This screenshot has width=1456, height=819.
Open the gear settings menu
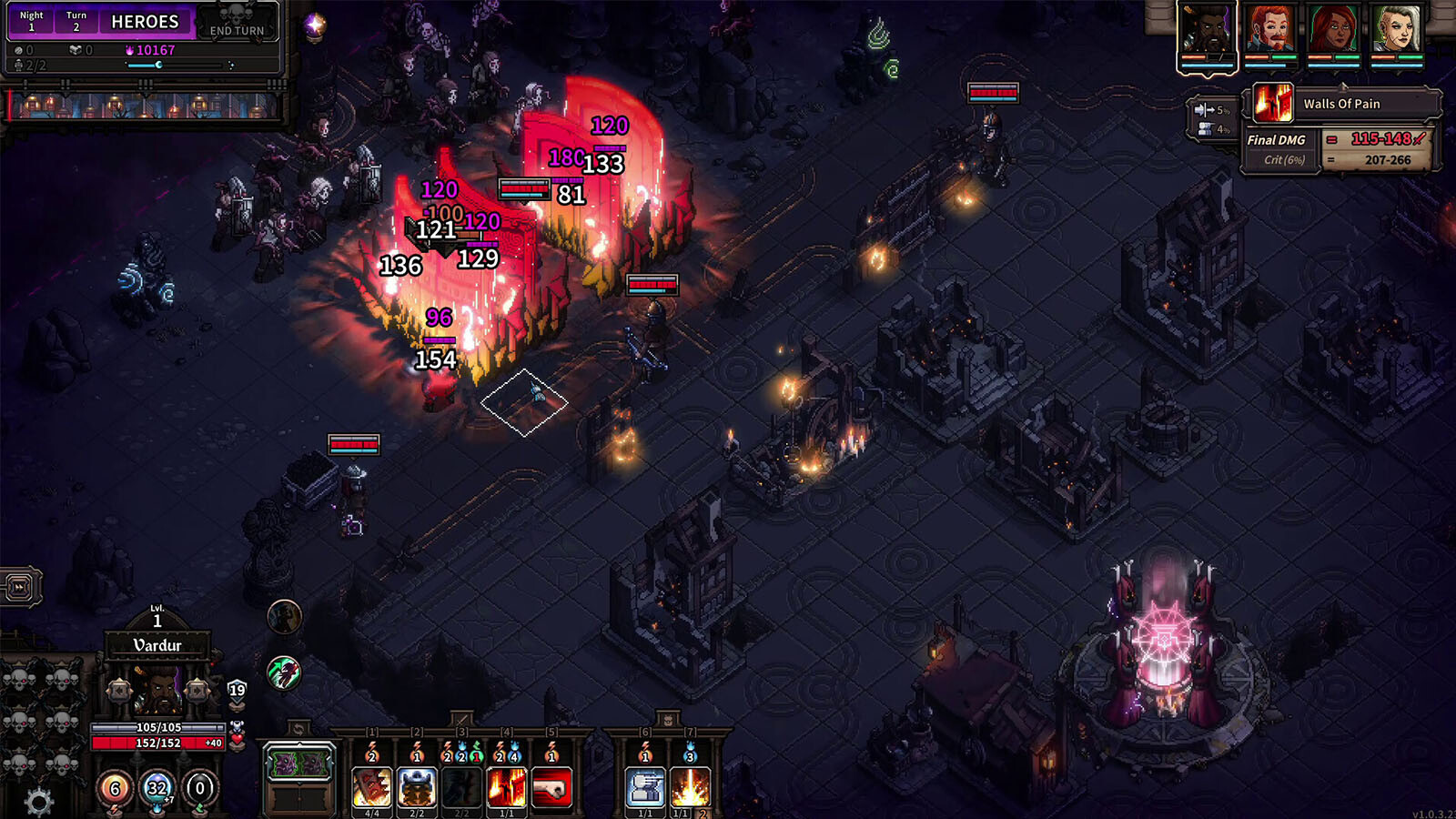coord(38,802)
